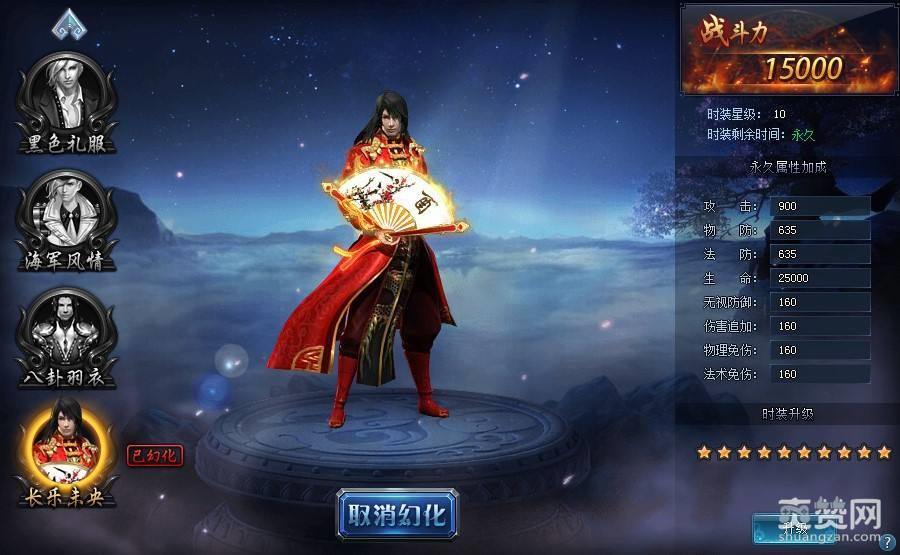Image resolution: width=900 pixels, height=555 pixels.
Task: Click the 取消幻化 button
Action: click(x=397, y=513)
